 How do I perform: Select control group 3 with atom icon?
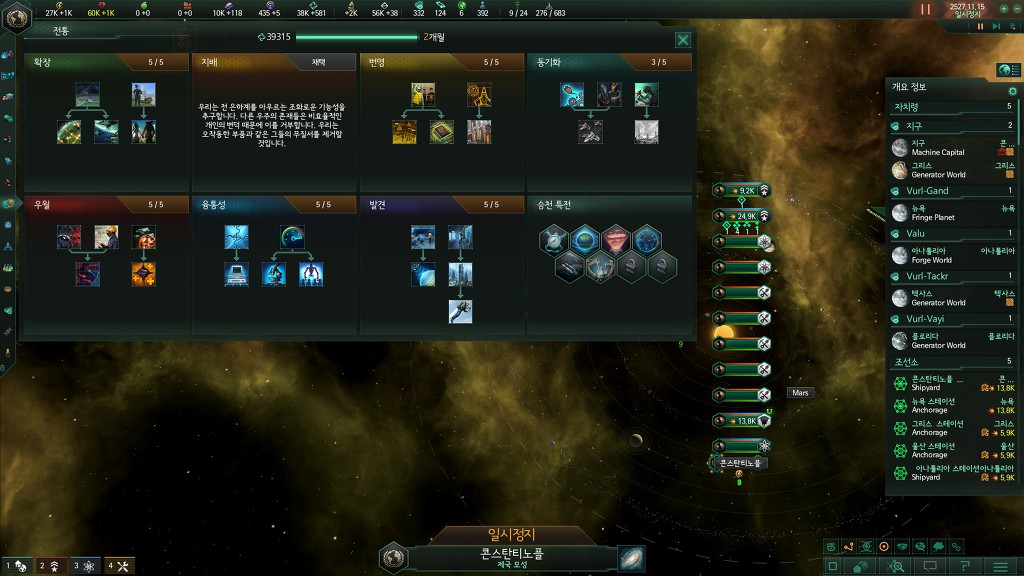tap(85, 566)
